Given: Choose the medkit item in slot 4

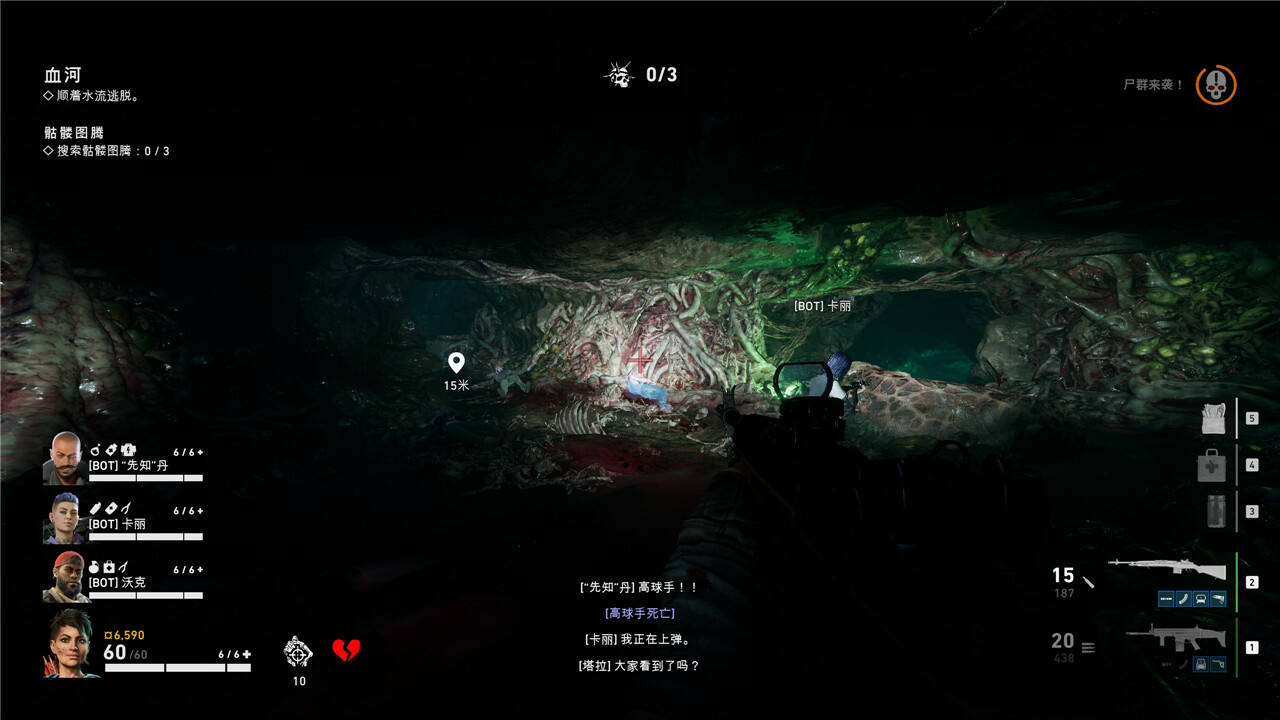Looking at the screenshot, I should [1212, 465].
